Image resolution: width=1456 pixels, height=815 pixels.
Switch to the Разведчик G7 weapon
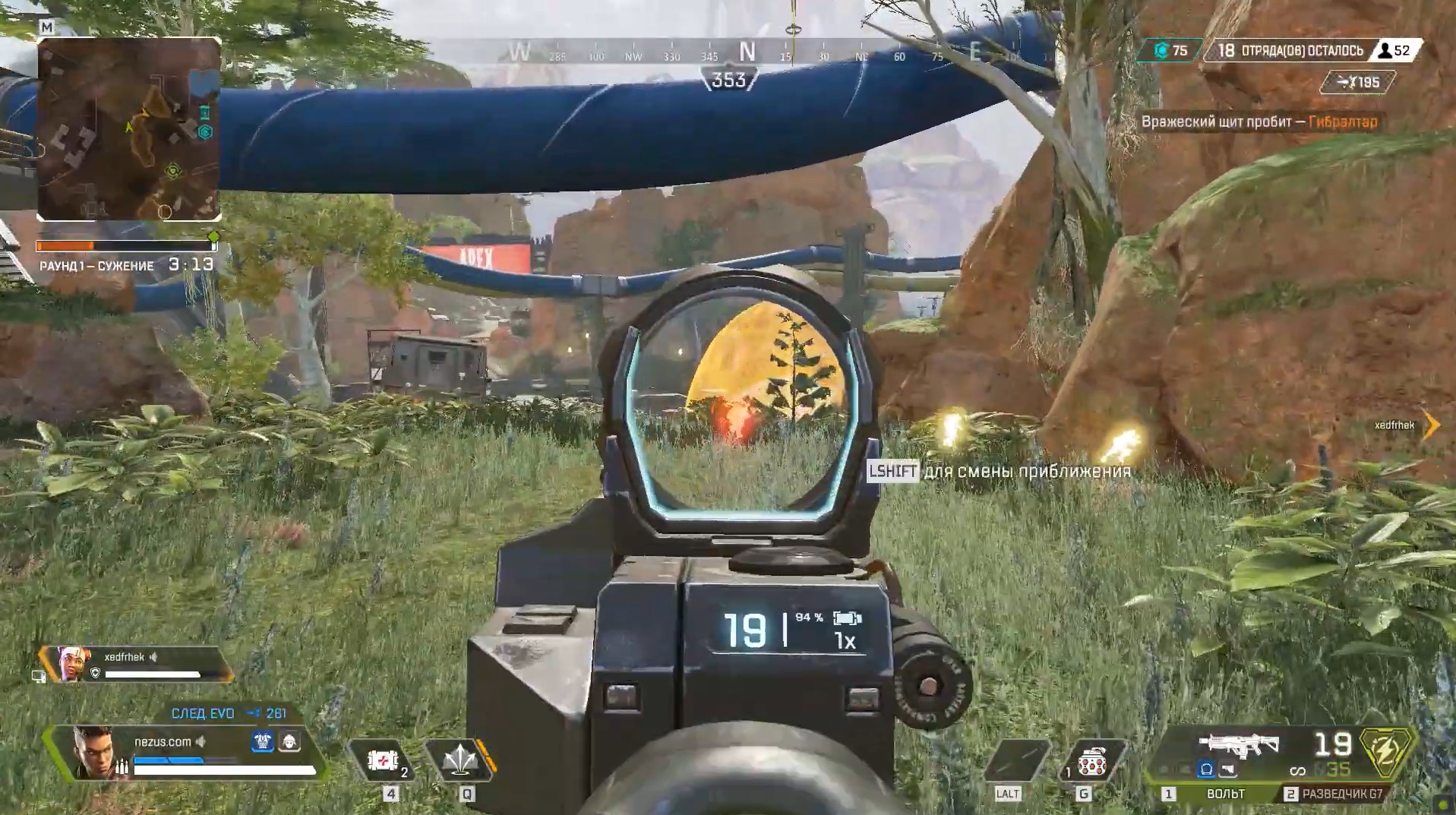1342,794
